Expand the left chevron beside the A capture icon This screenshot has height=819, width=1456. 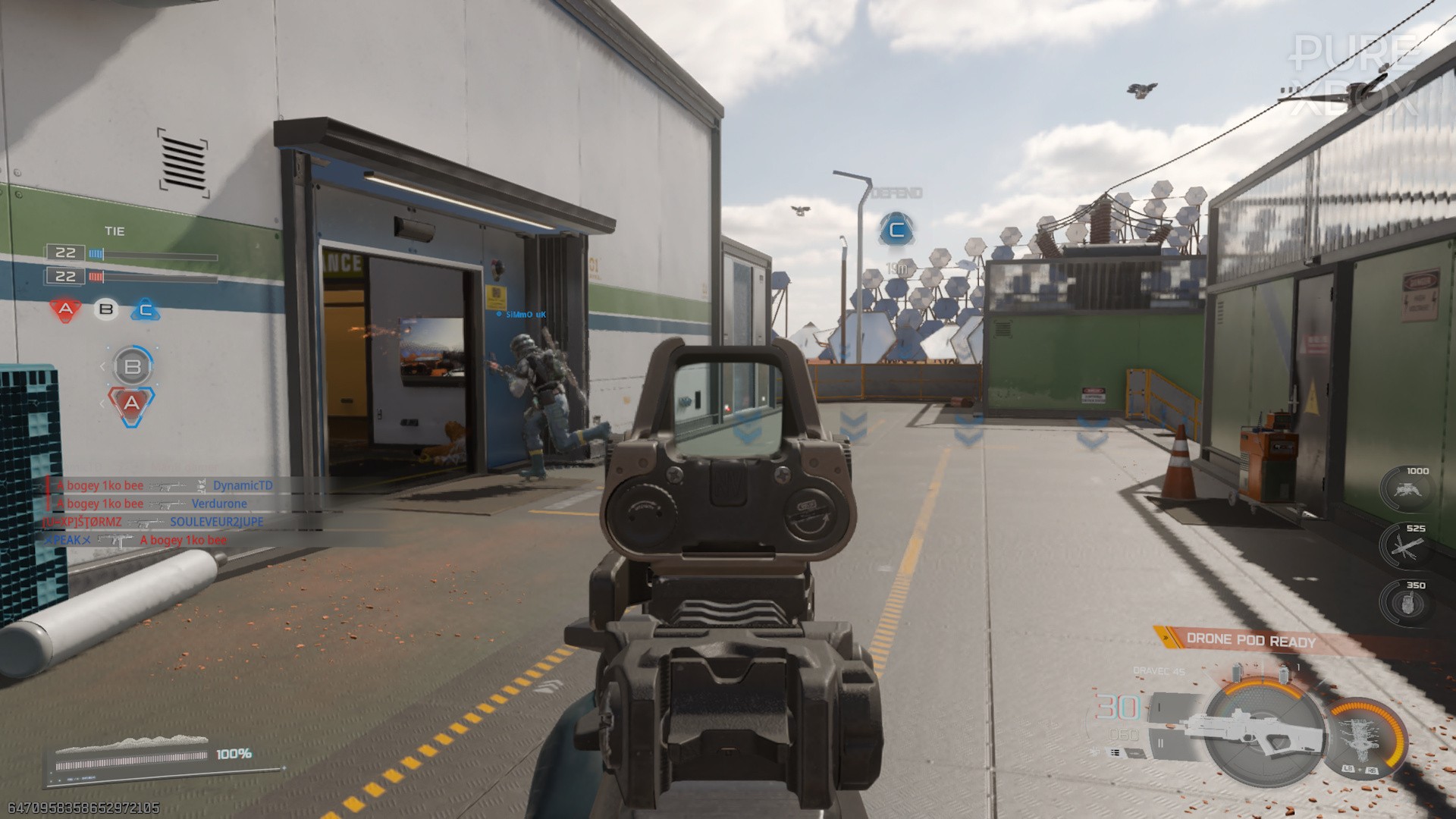pos(102,403)
